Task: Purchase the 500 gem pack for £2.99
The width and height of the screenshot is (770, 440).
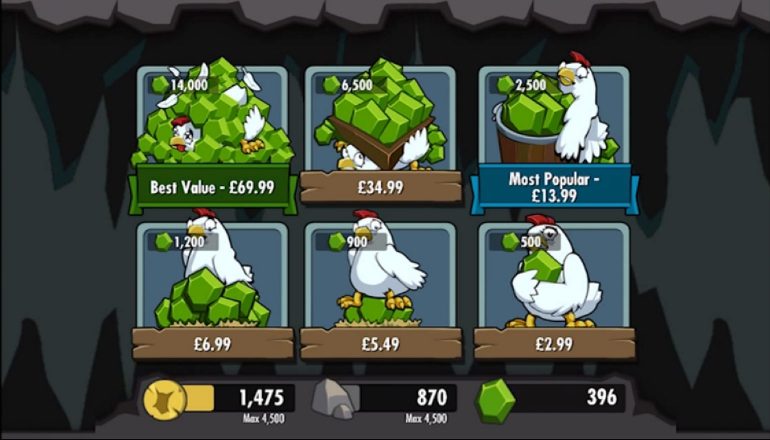Action: point(553,343)
